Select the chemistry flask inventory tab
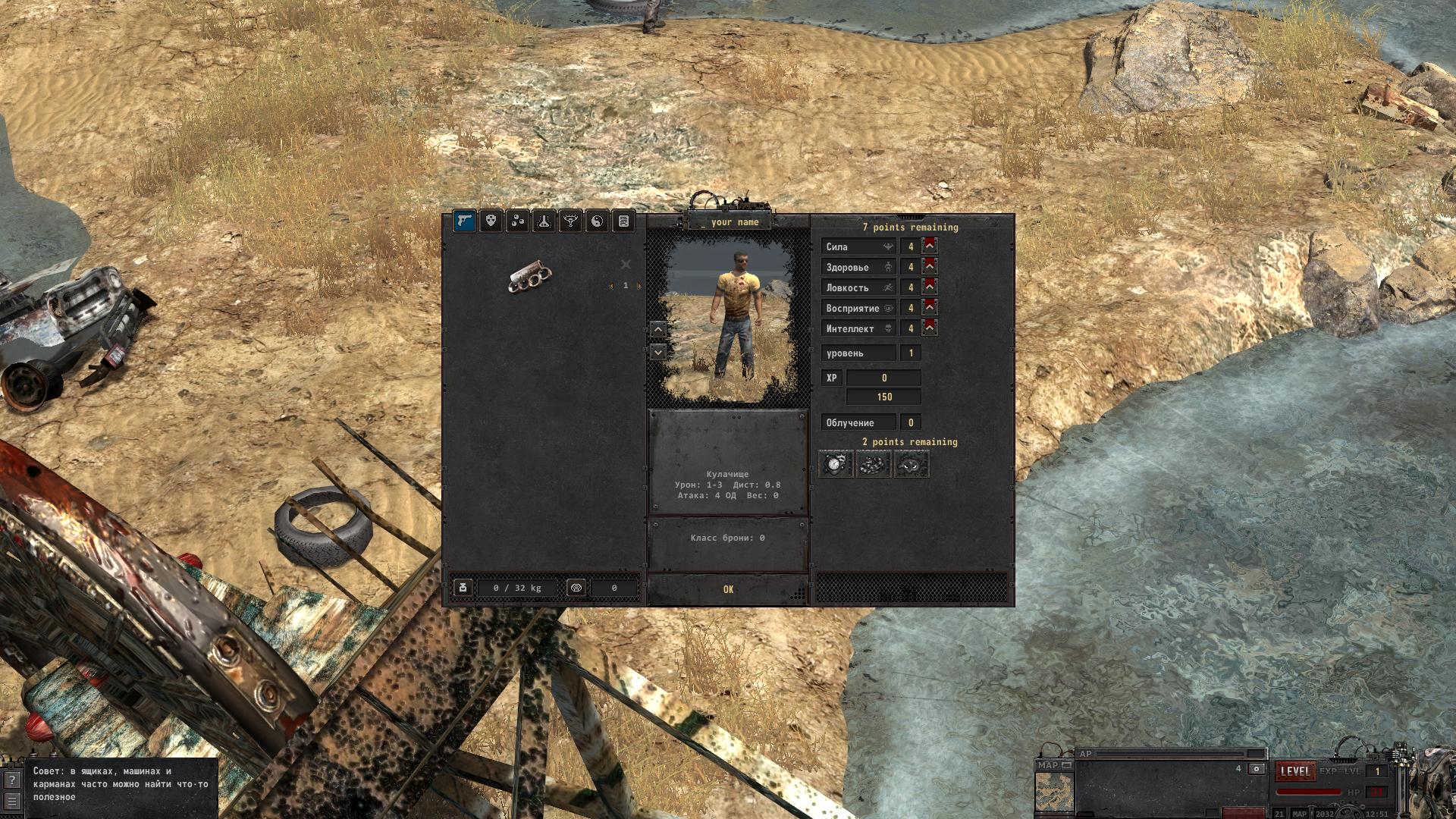This screenshot has width=1456, height=819. 544,221
